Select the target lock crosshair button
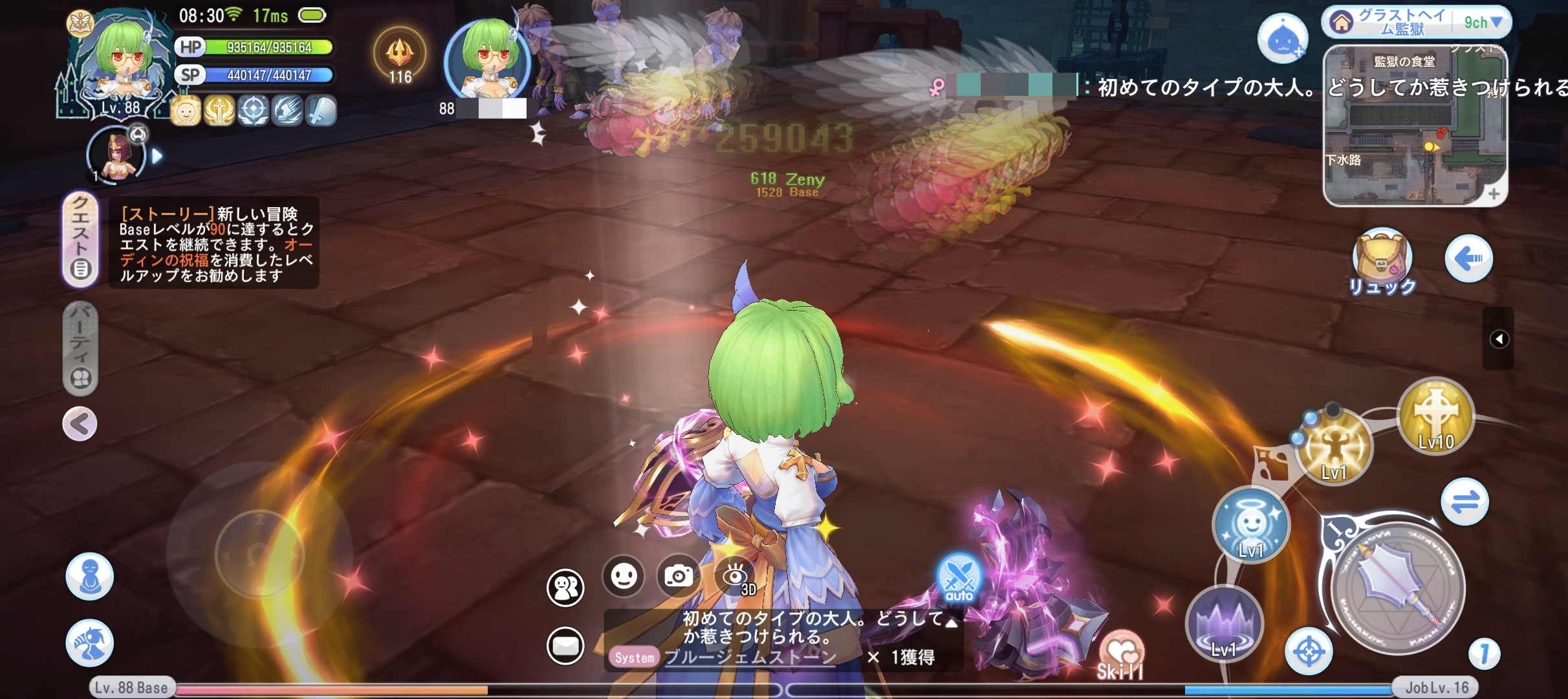The width and height of the screenshot is (1568, 699). coord(1309,652)
